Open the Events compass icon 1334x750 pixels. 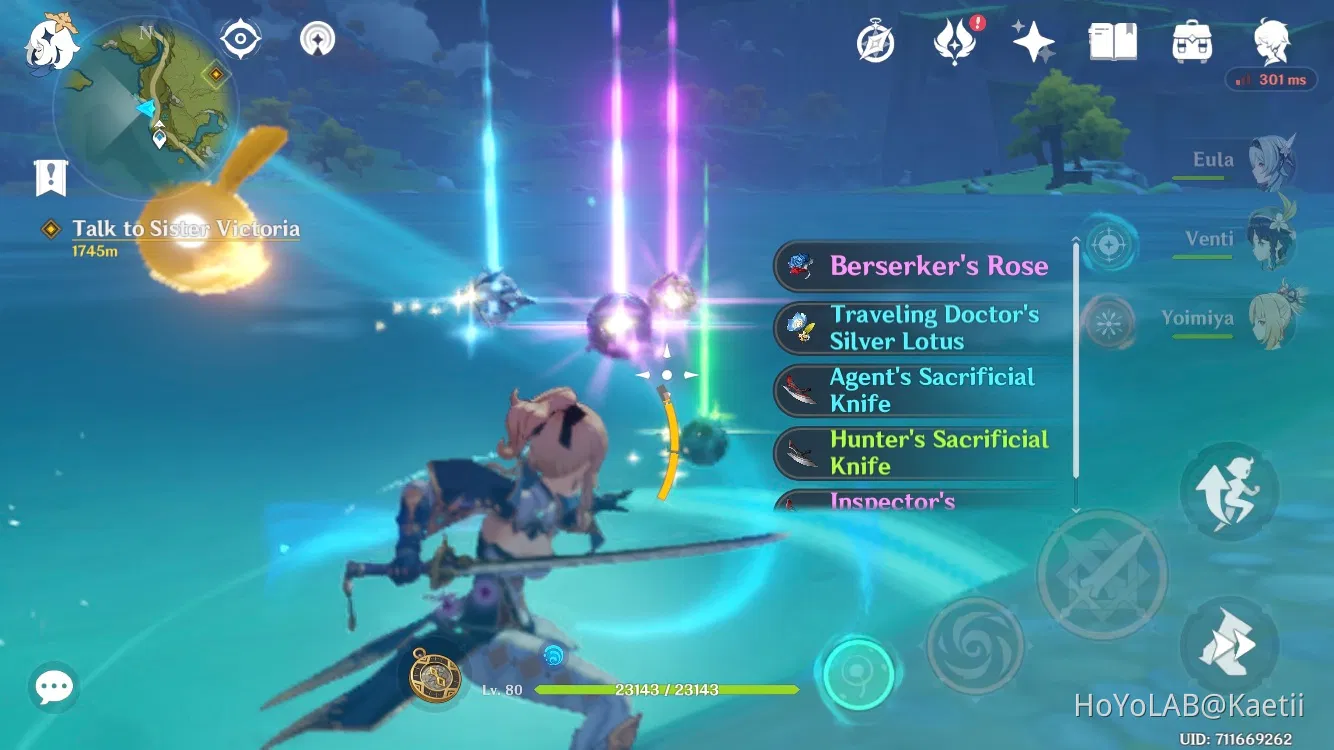[x=875, y=40]
